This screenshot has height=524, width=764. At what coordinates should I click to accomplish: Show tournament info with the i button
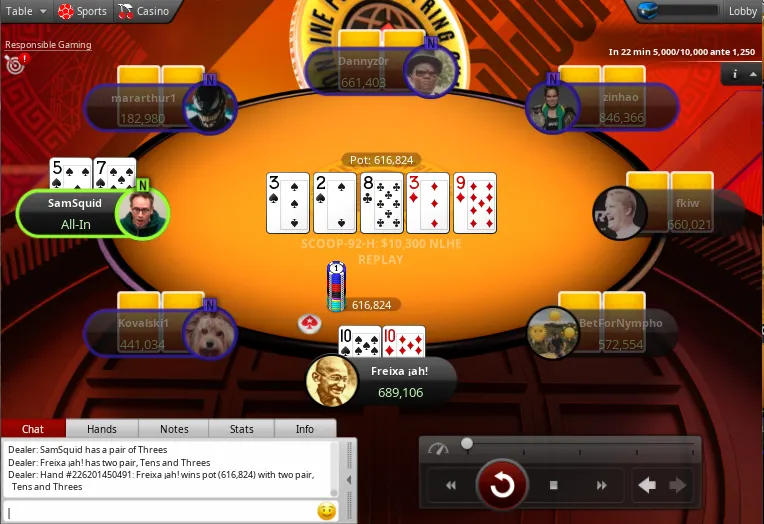[x=735, y=74]
